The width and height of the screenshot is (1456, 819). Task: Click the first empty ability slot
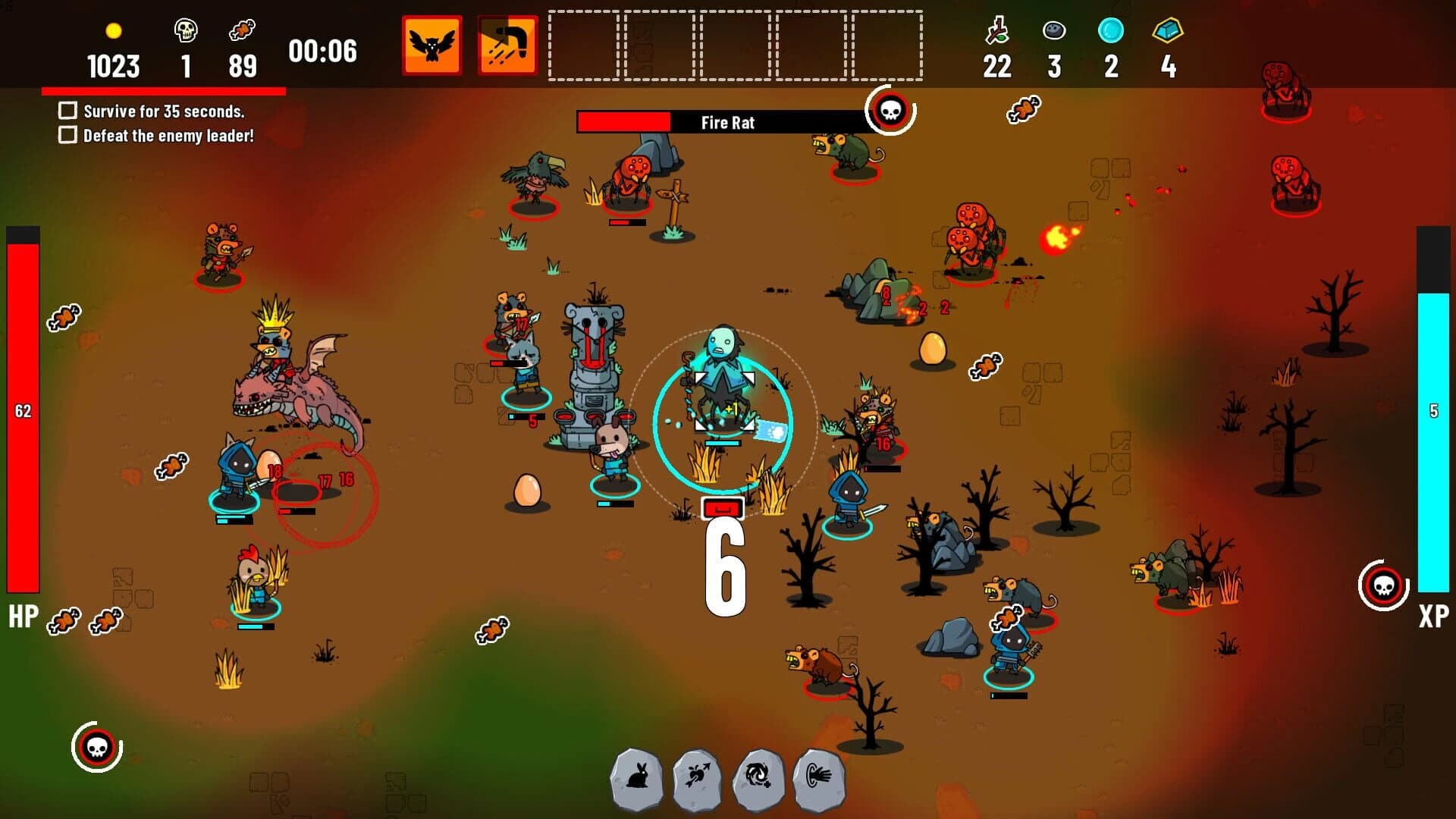584,45
